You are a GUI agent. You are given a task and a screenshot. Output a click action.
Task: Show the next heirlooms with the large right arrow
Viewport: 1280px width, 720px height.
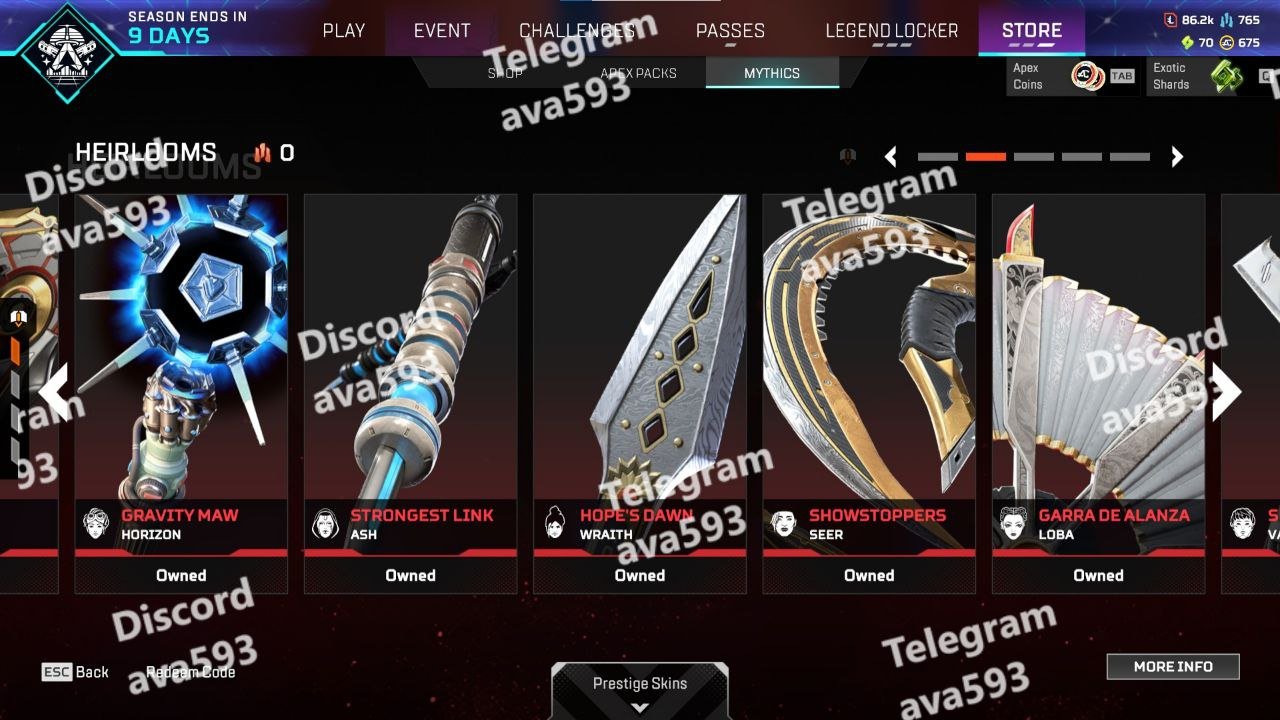[1227, 391]
